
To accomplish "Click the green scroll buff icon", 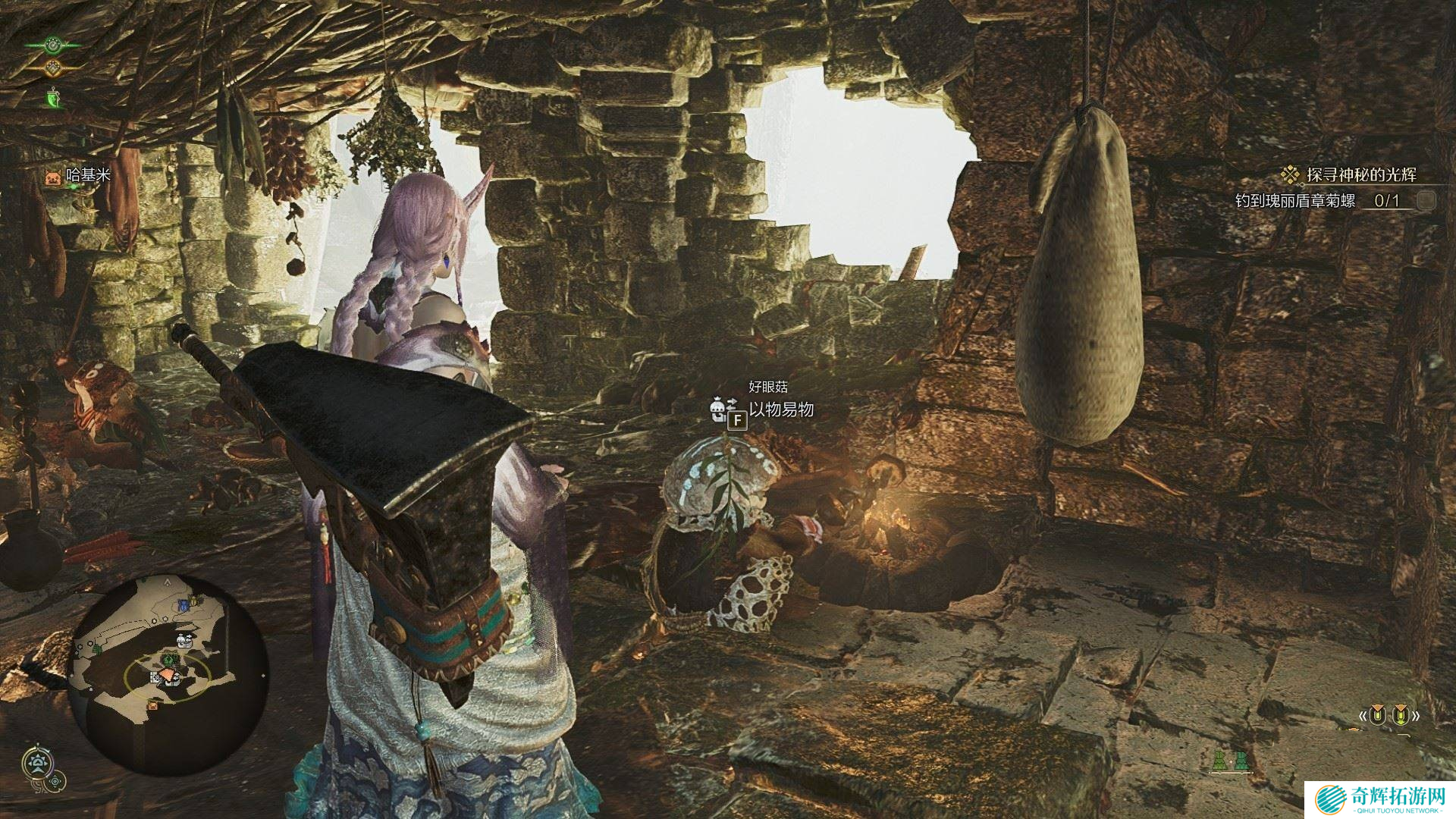I will point(52,98).
